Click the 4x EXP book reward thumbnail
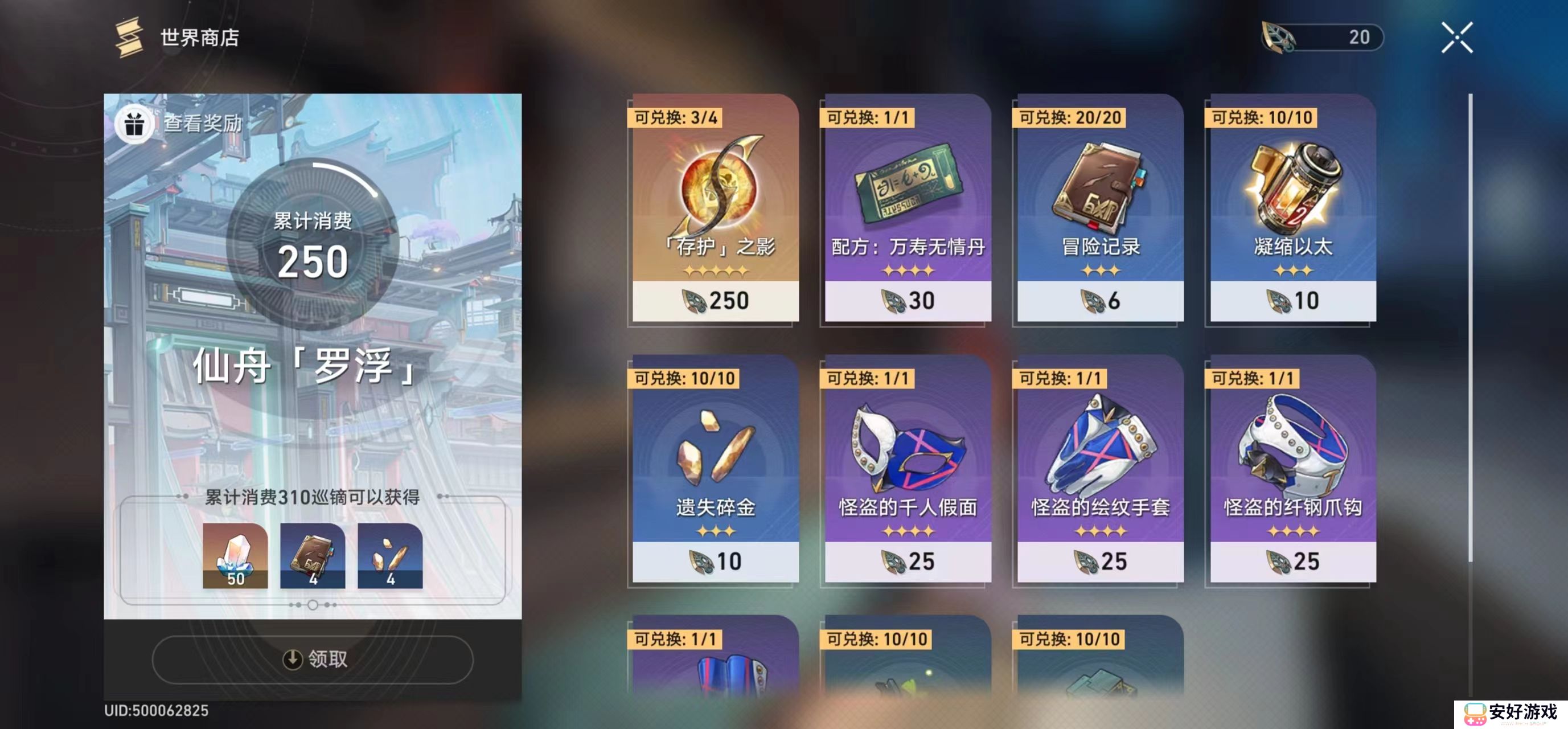1568x729 pixels. 312,555
